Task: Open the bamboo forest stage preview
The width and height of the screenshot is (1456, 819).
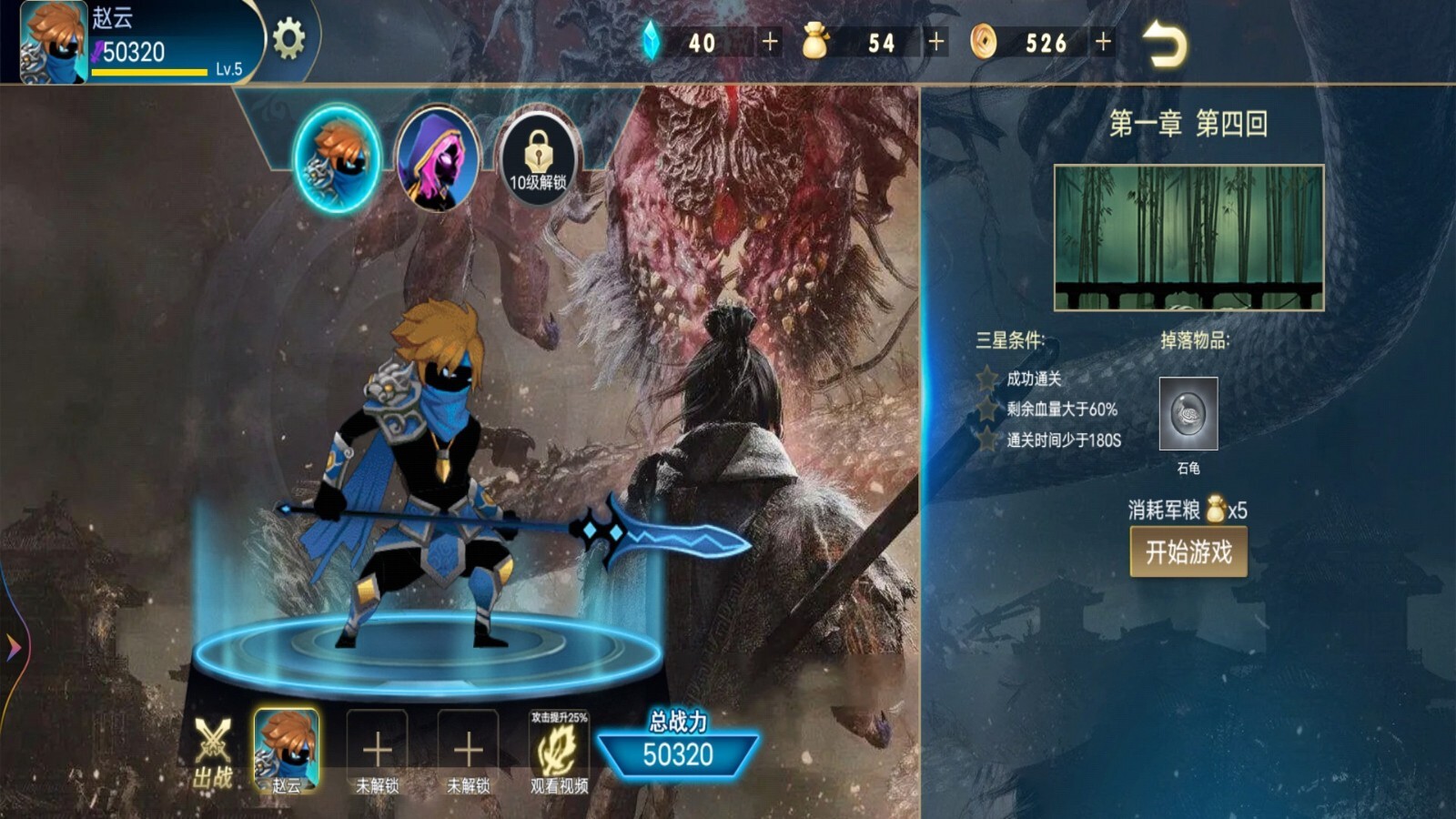Action: tap(1188, 238)
